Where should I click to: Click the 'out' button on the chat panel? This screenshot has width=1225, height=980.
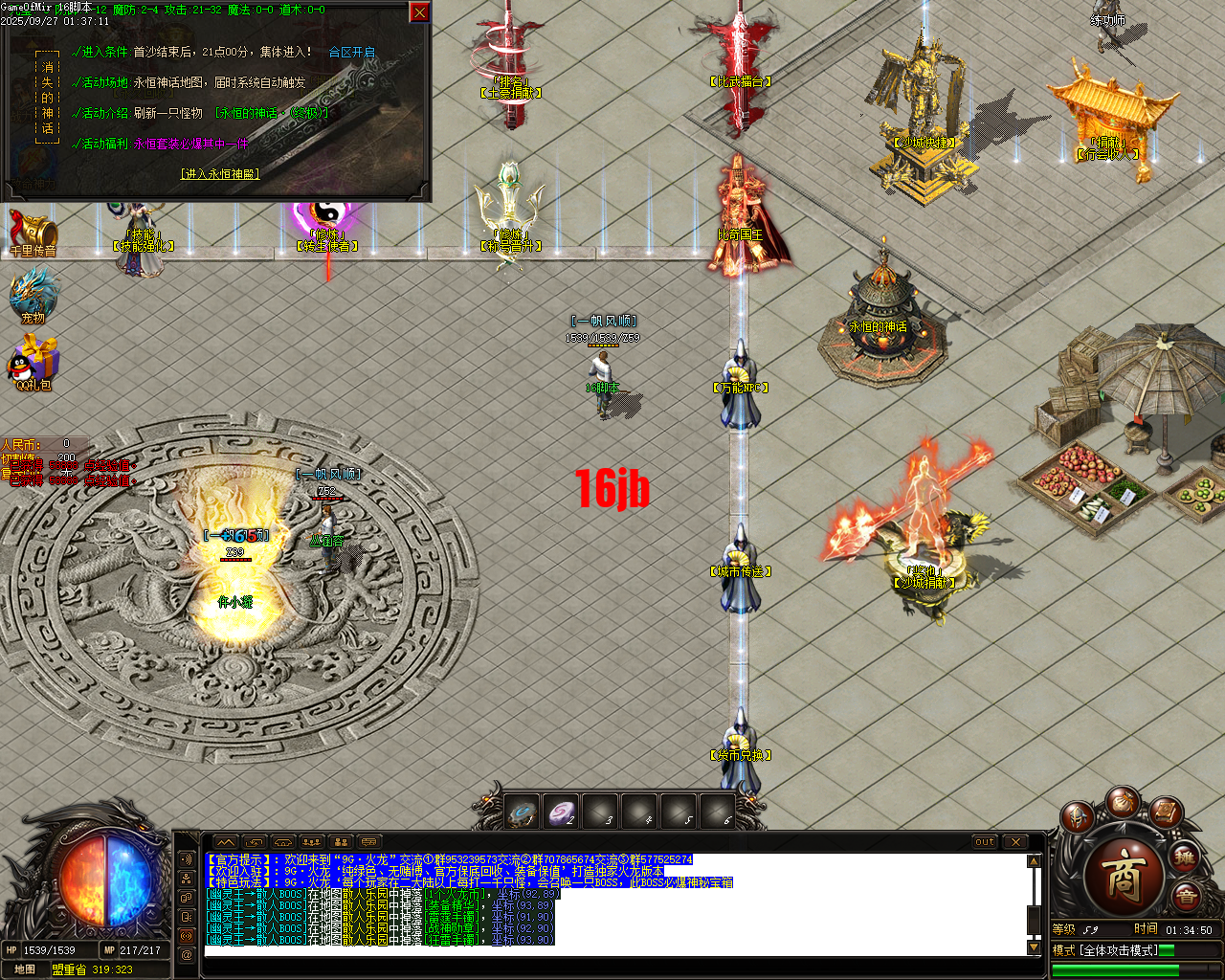984,842
